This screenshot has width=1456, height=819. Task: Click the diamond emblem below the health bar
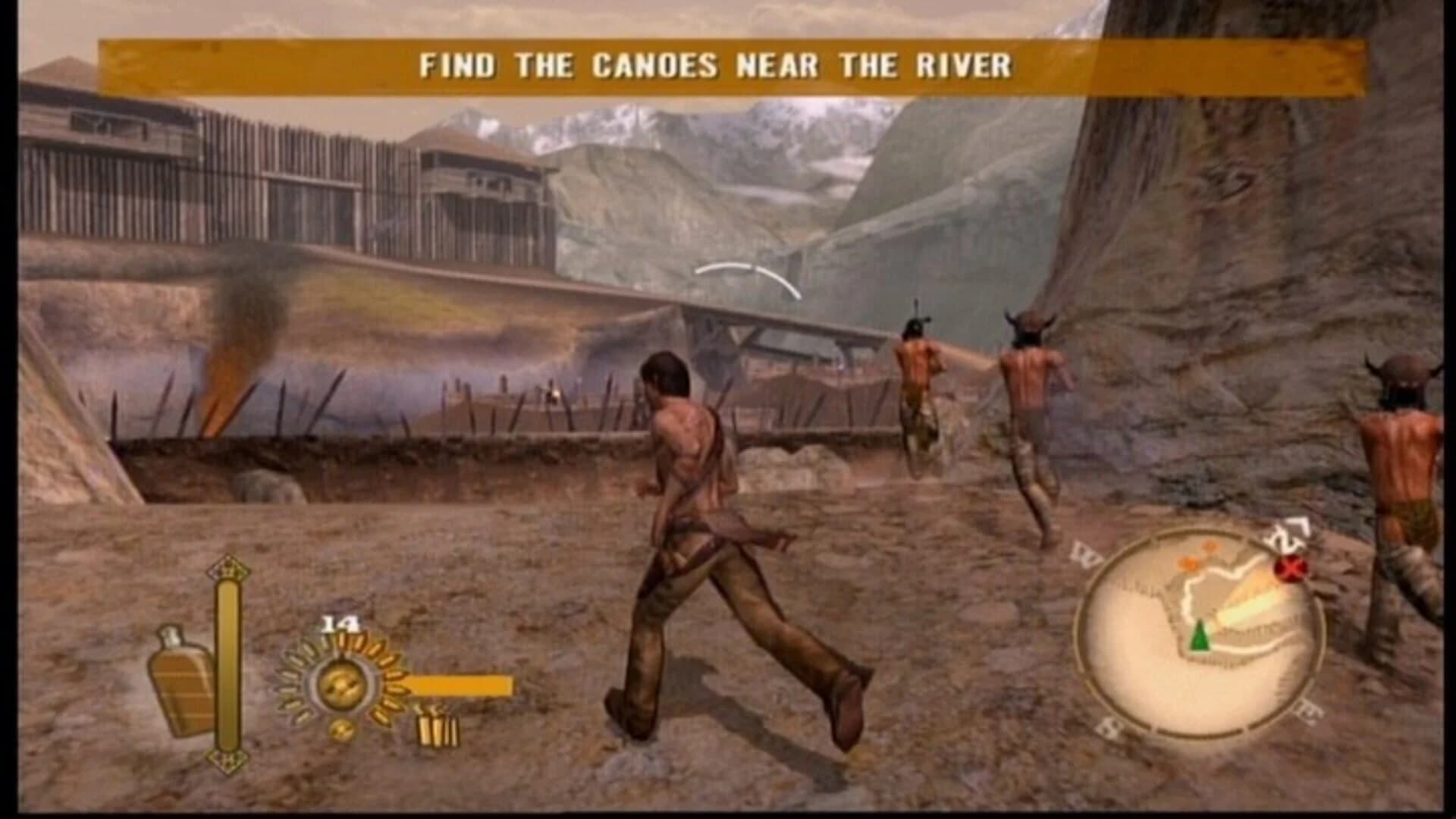click(229, 758)
